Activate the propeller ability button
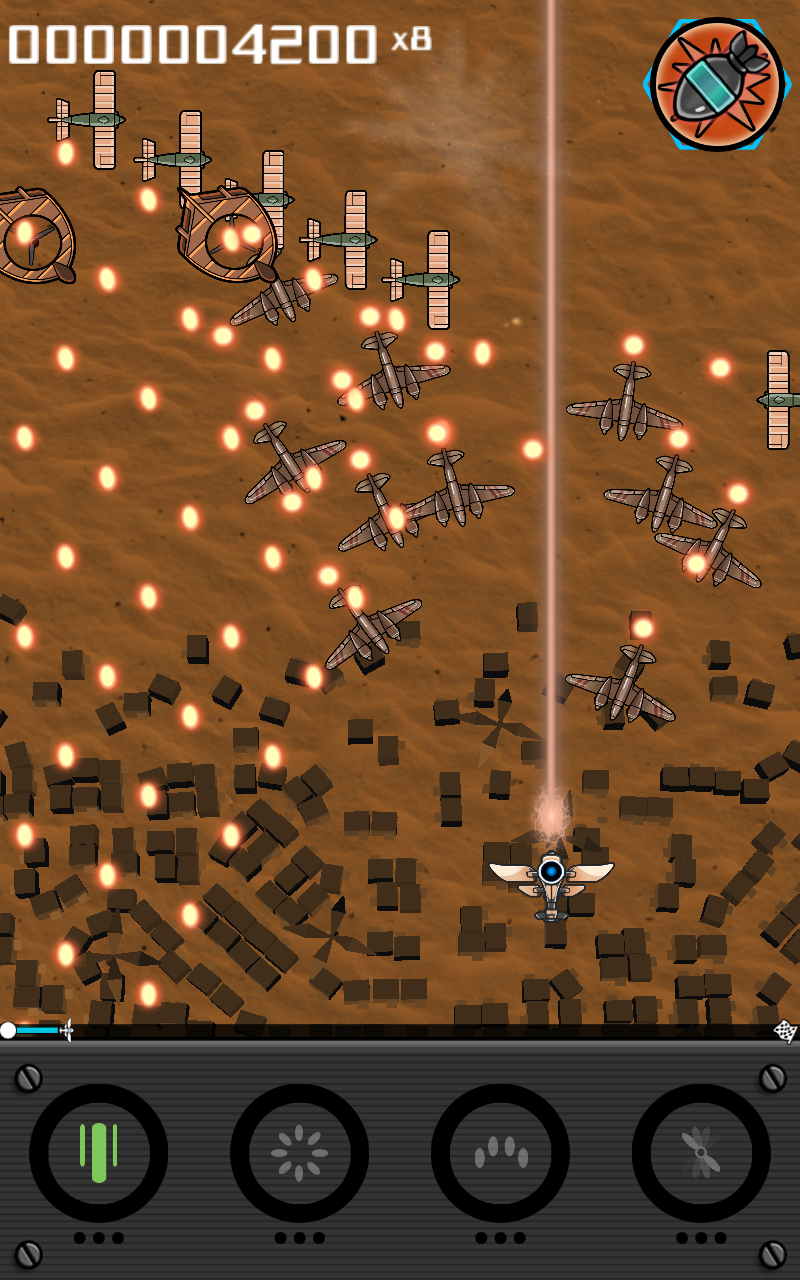The image size is (800, 1280). (x=701, y=1153)
